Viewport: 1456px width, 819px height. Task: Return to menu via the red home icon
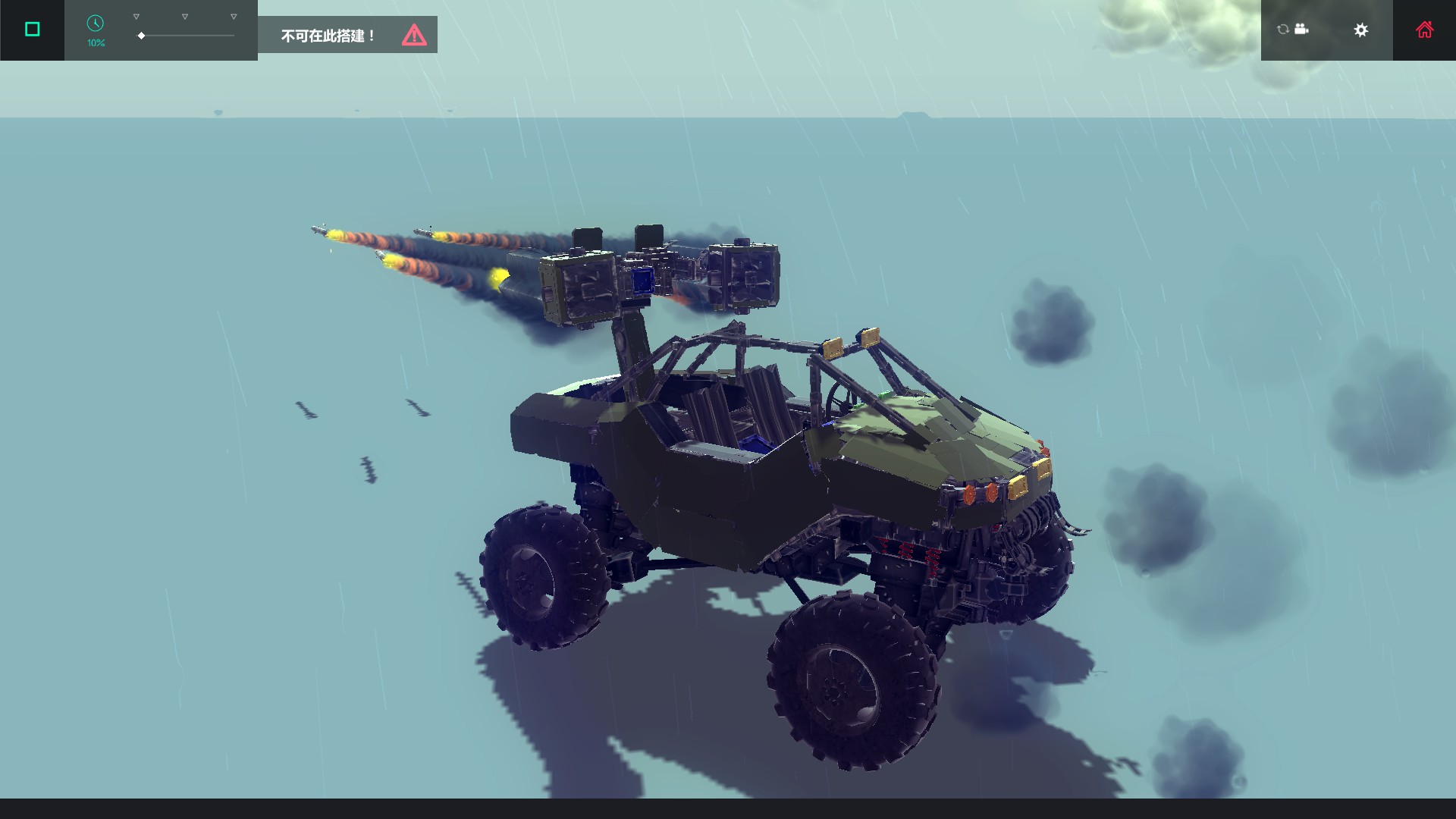(x=1425, y=29)
